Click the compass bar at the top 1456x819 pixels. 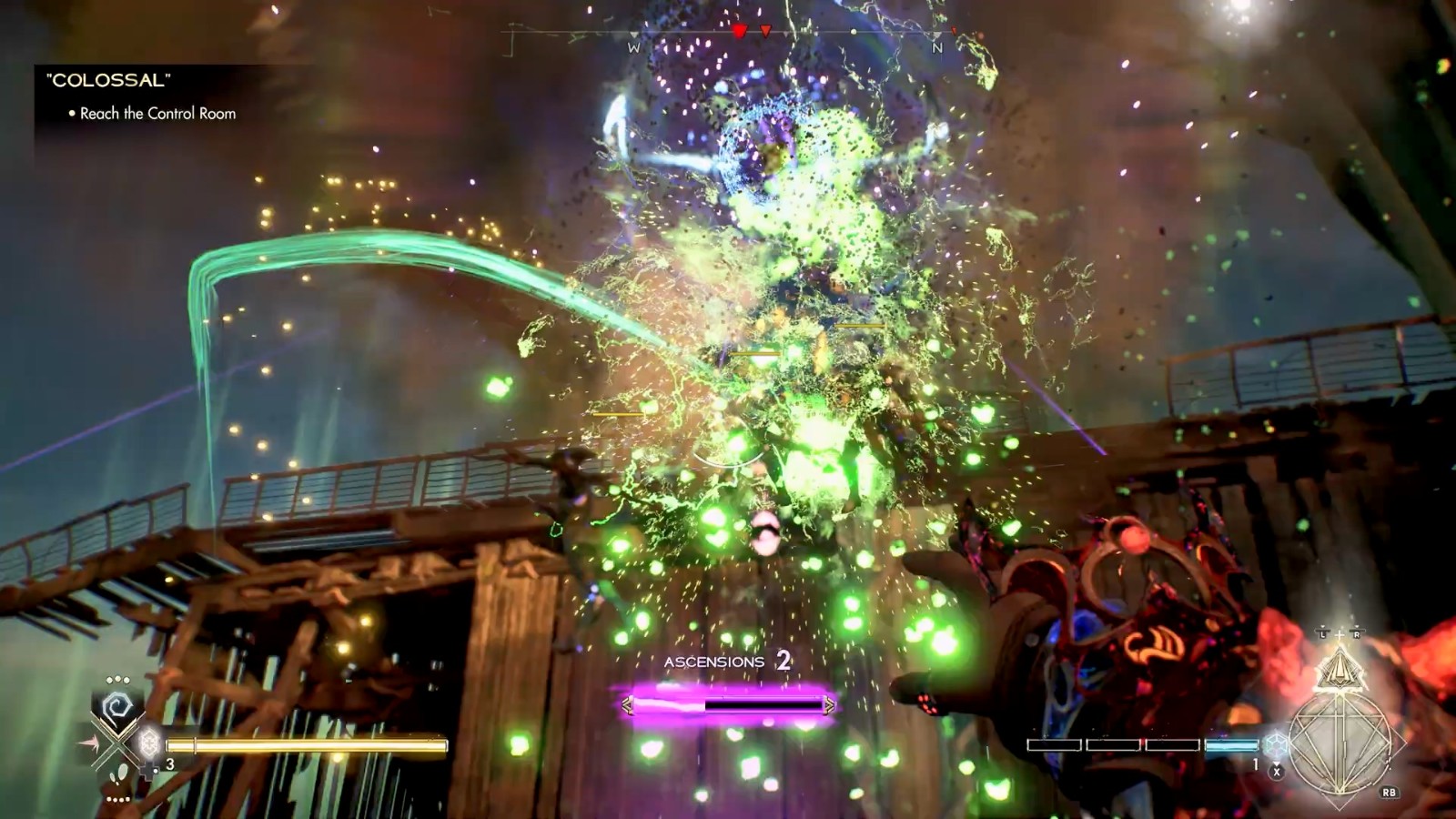[728, 34]
